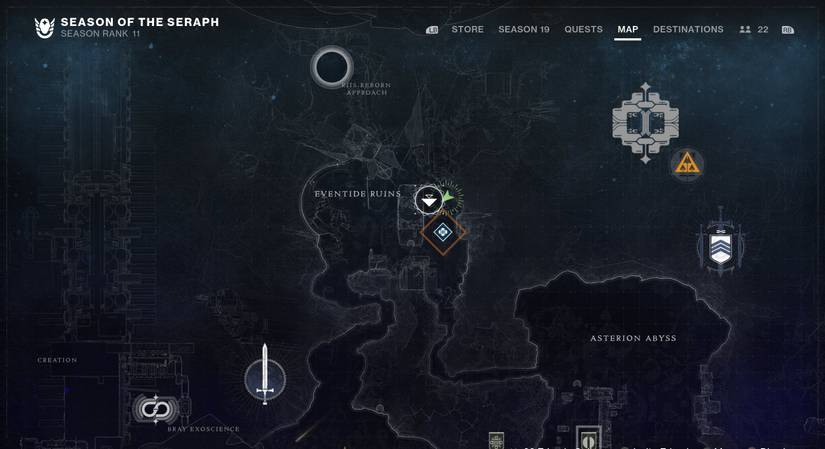Open the roster showing 22 players
Screen dimensions: 825x449
754,30
